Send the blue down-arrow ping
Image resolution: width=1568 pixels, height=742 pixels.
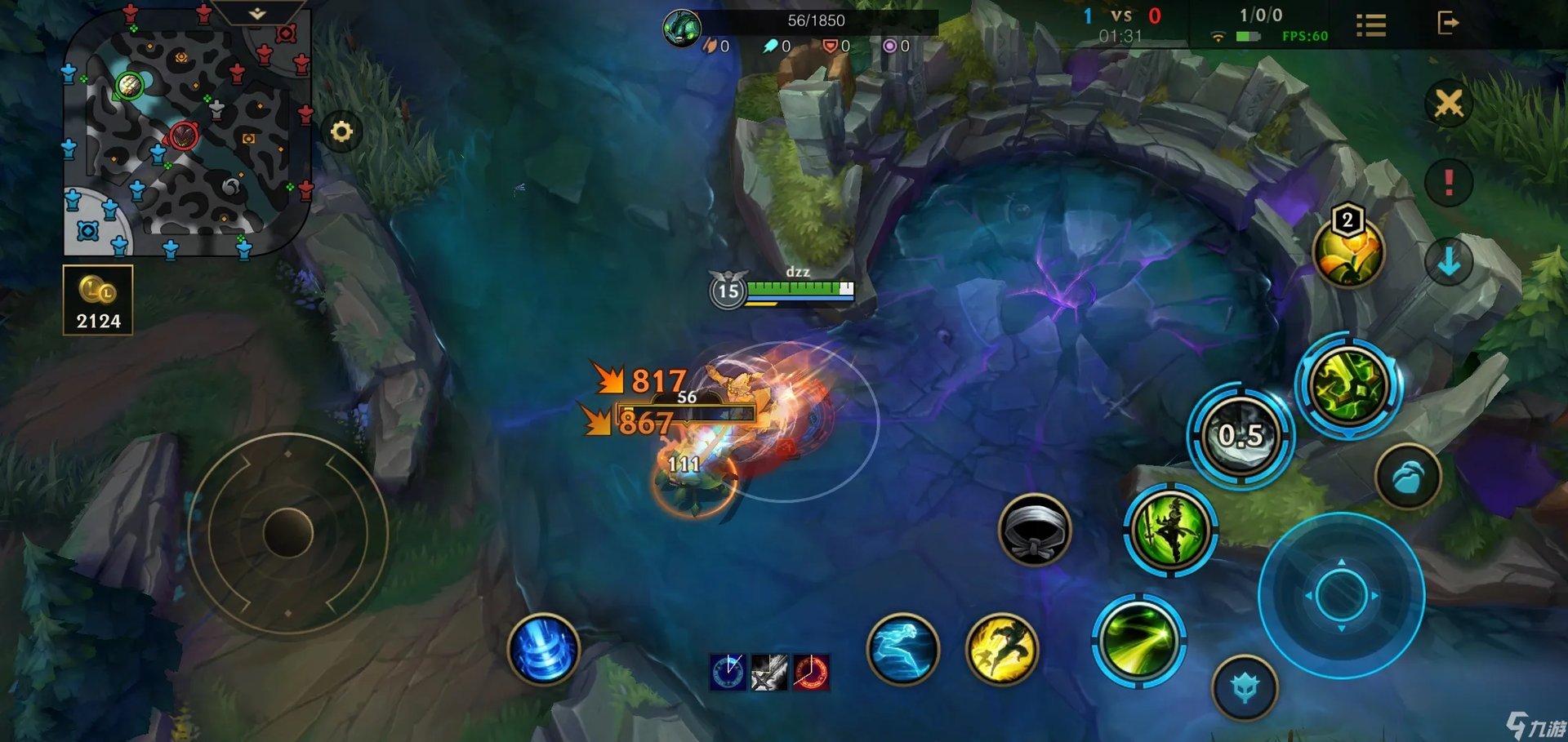pyautogui.click(x=1449, y=261)
